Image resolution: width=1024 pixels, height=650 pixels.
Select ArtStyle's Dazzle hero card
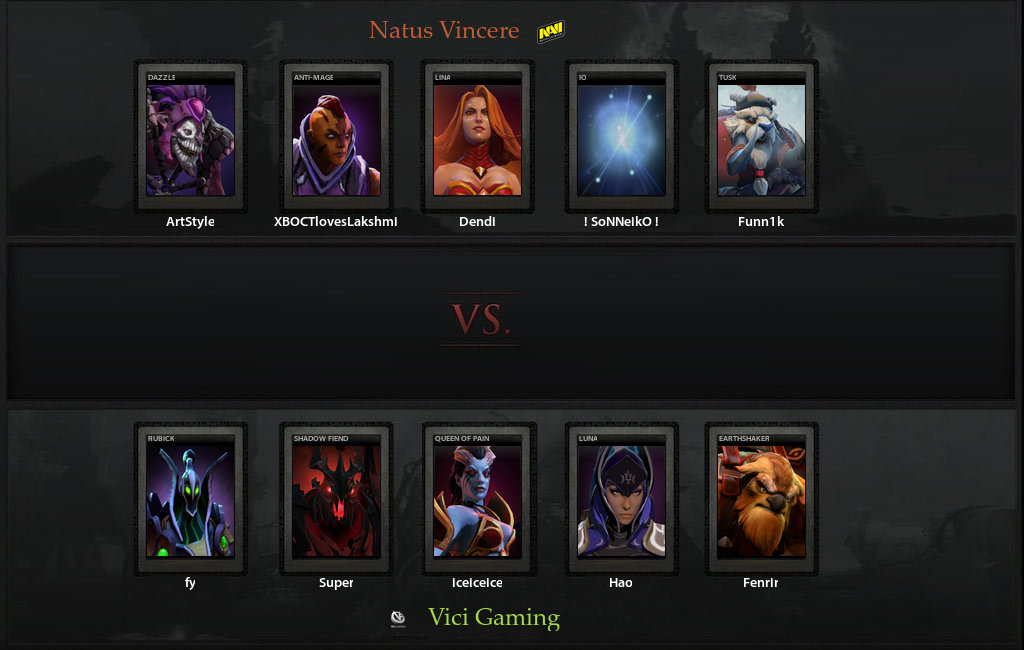point(190,138)
